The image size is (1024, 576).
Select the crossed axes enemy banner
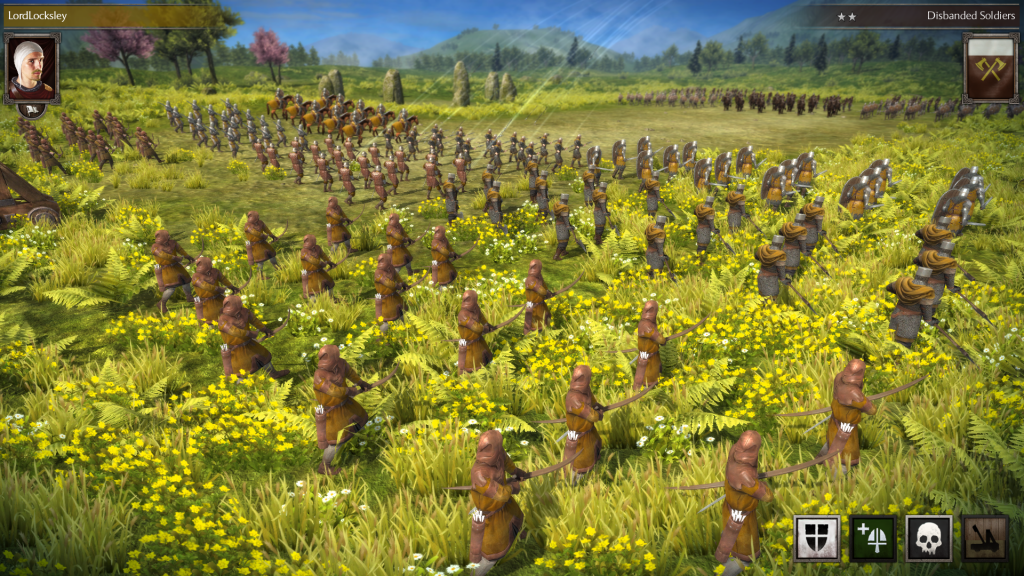[x=991, y=68]
